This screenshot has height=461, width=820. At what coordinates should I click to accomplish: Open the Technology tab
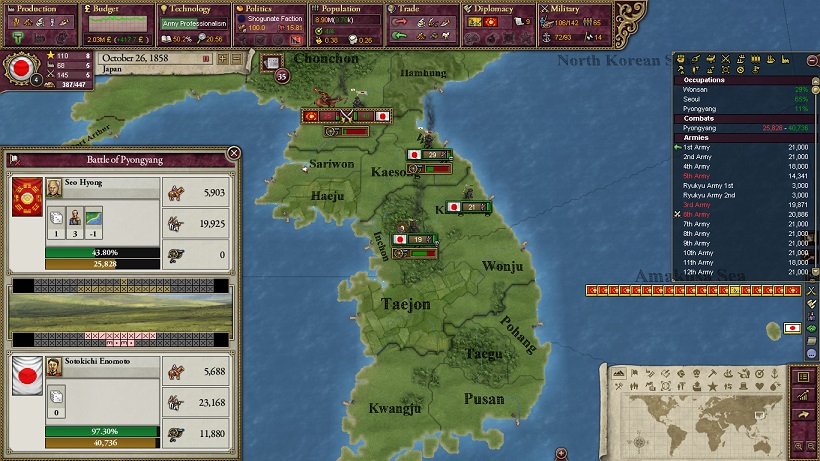coord(193,9)
